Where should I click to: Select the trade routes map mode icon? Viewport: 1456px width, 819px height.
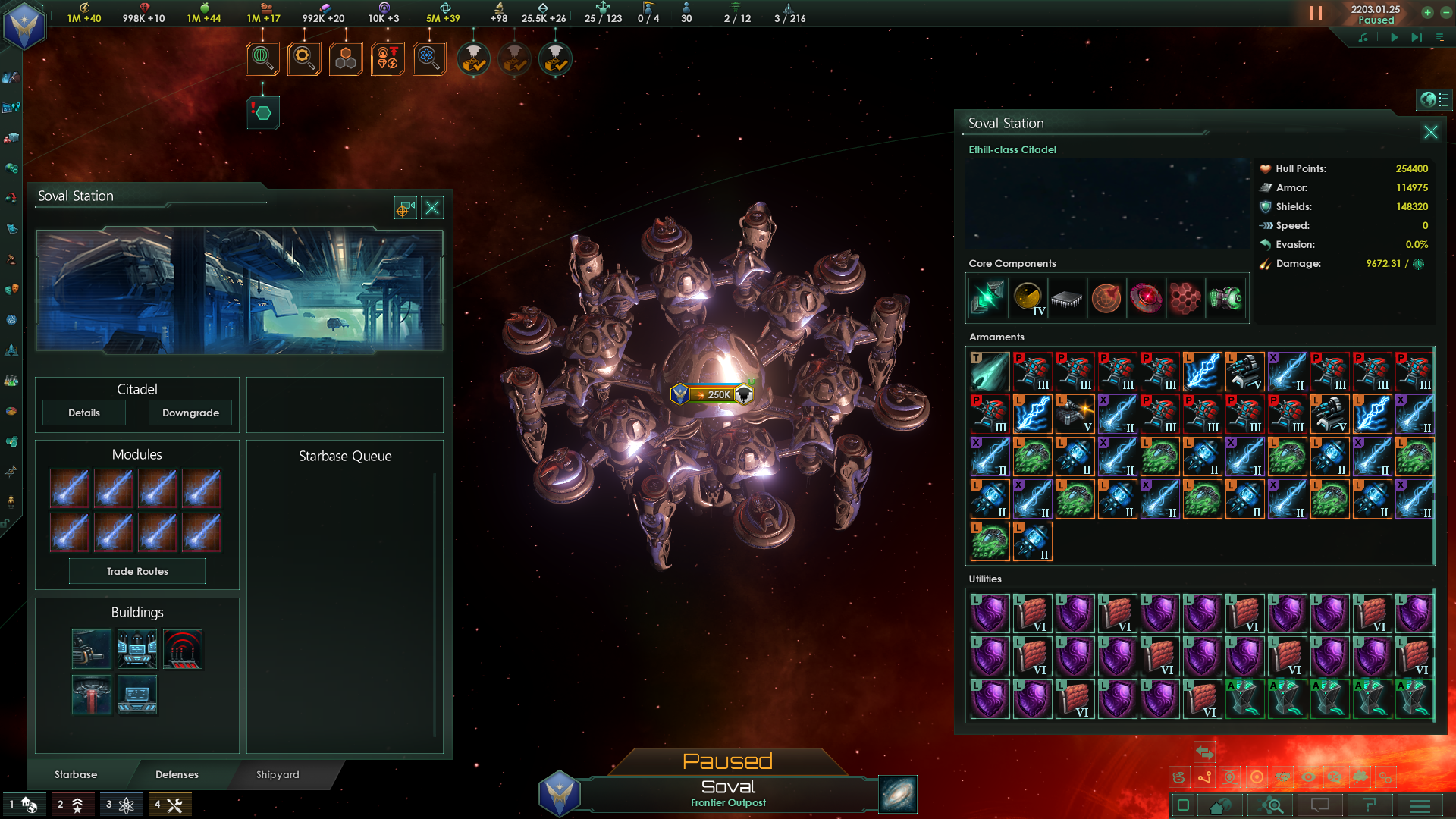(x=1204, y=777)
